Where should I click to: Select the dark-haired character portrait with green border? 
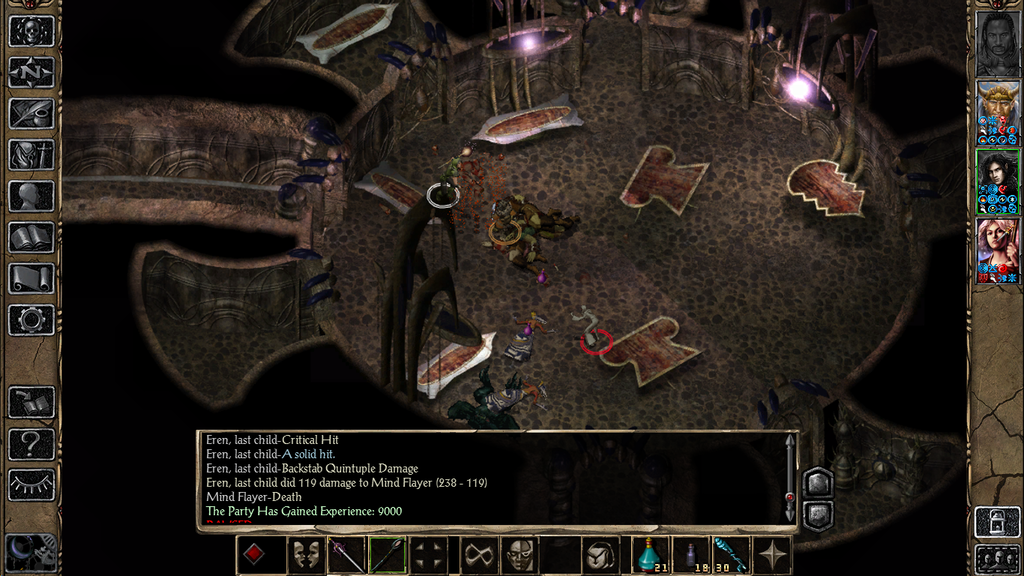pyautogui.click(x=997, y=182)
